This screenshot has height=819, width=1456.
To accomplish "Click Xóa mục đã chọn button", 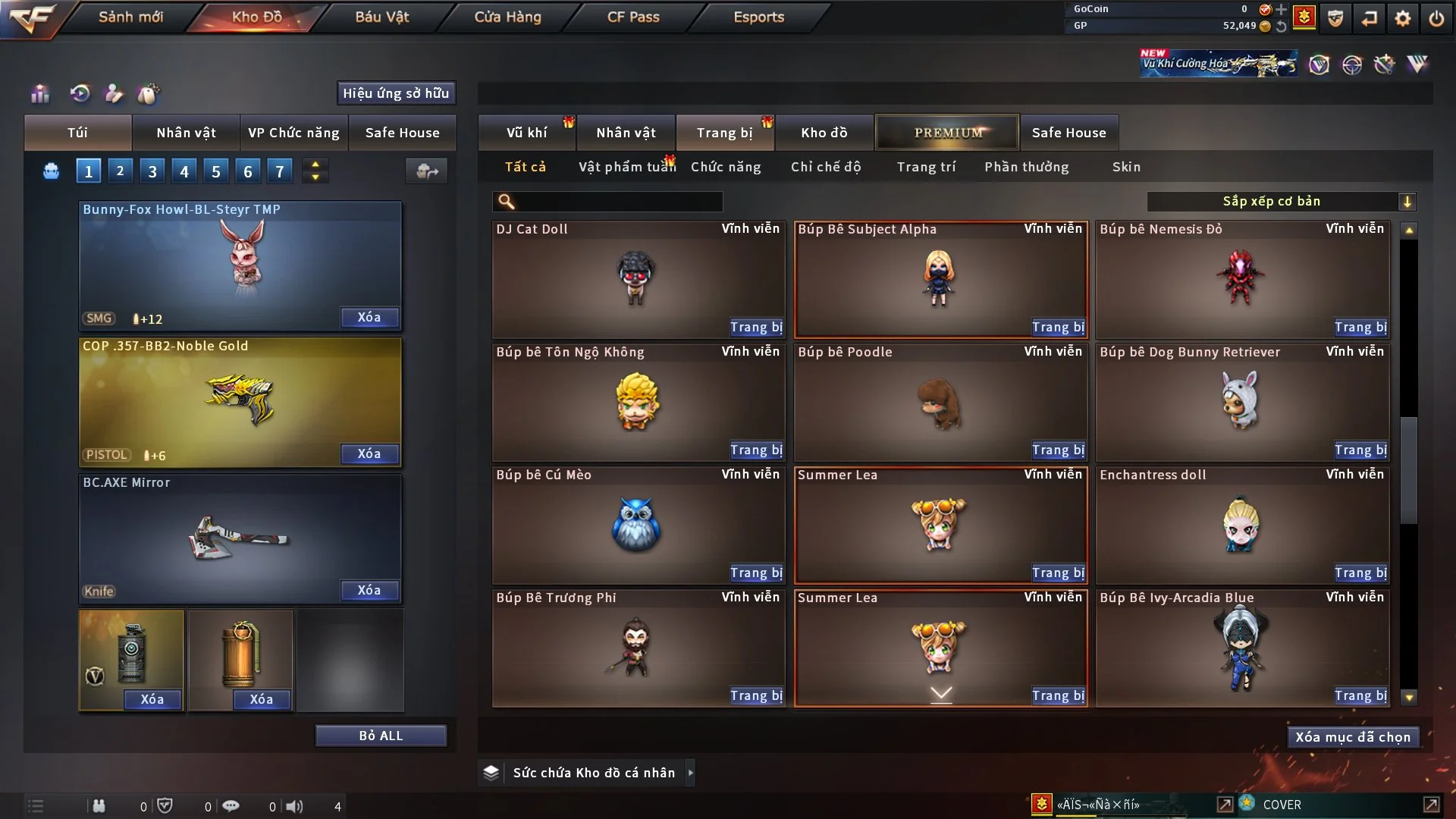I will point(1353,737).
